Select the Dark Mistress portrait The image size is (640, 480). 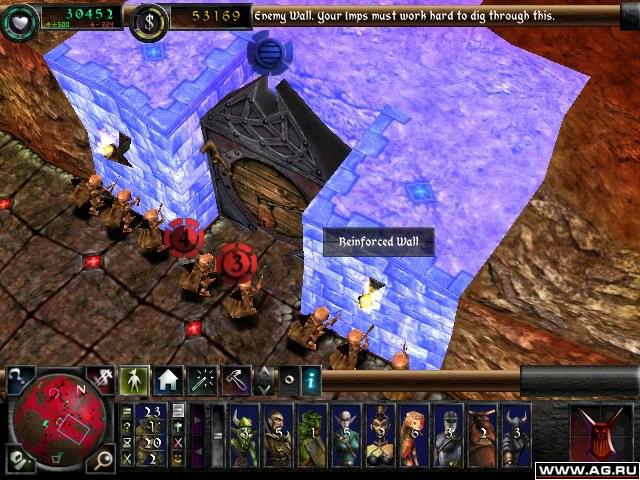pyautogui.click(x=380, y=437)
